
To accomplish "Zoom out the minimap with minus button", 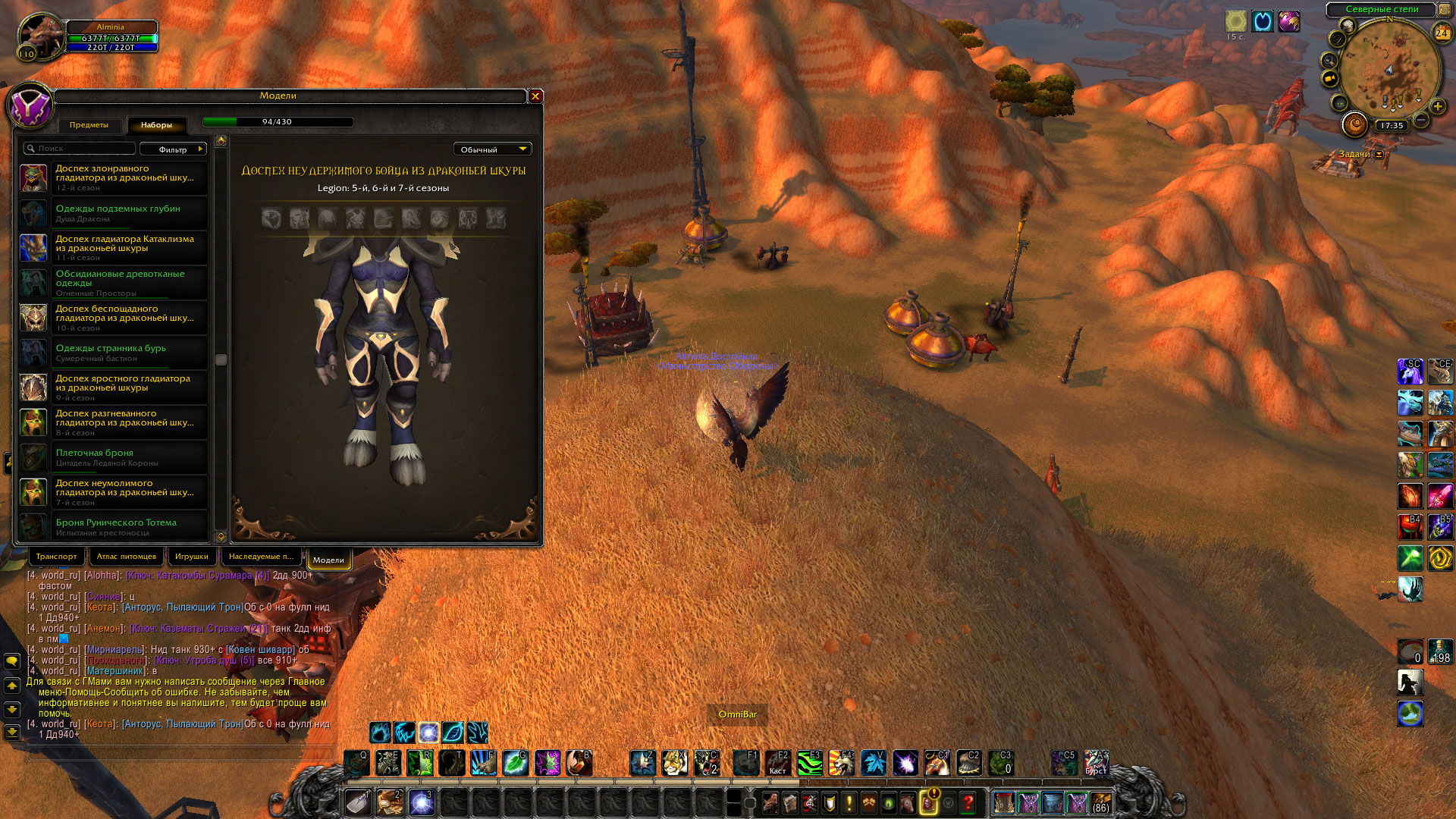I will pos(1422,121).
